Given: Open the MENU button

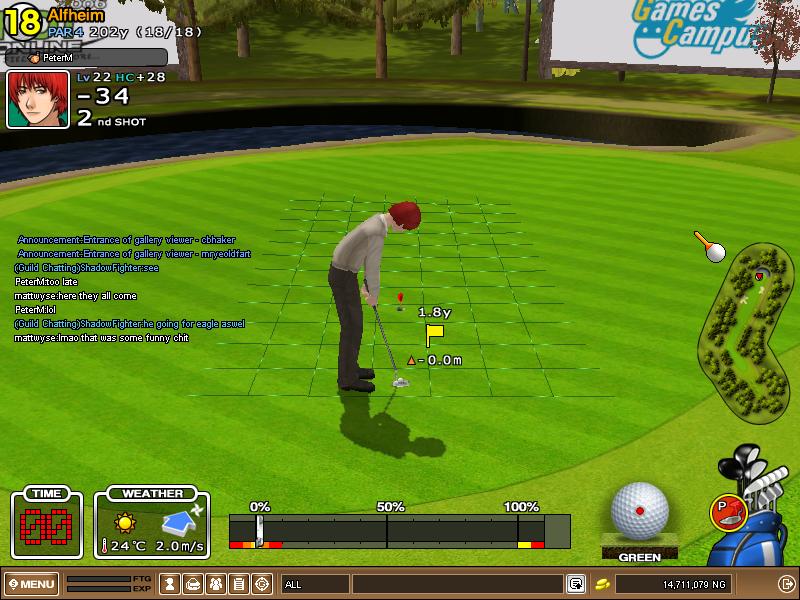Looking at the screenshot, I should coord(32,584).
